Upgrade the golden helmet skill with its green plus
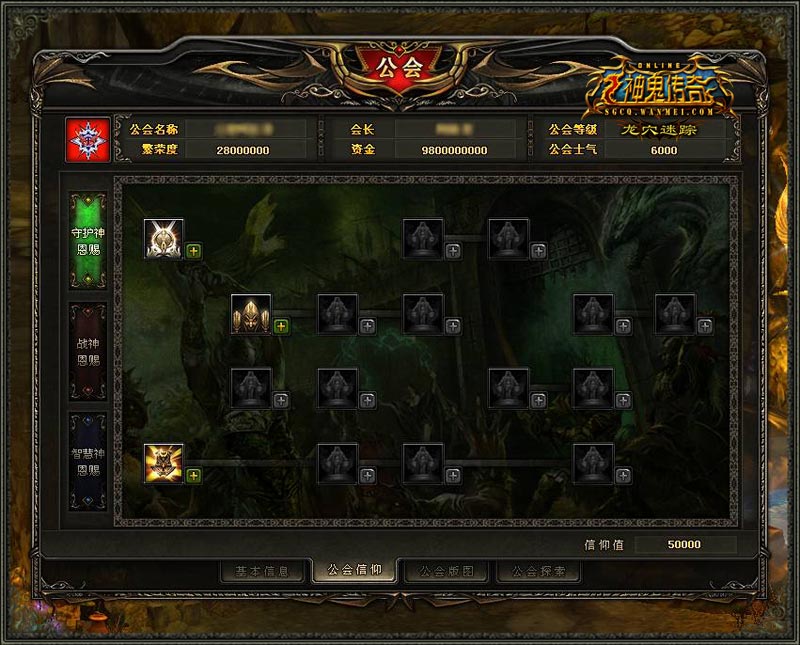 pyautogui.click(x=281, y=326)
